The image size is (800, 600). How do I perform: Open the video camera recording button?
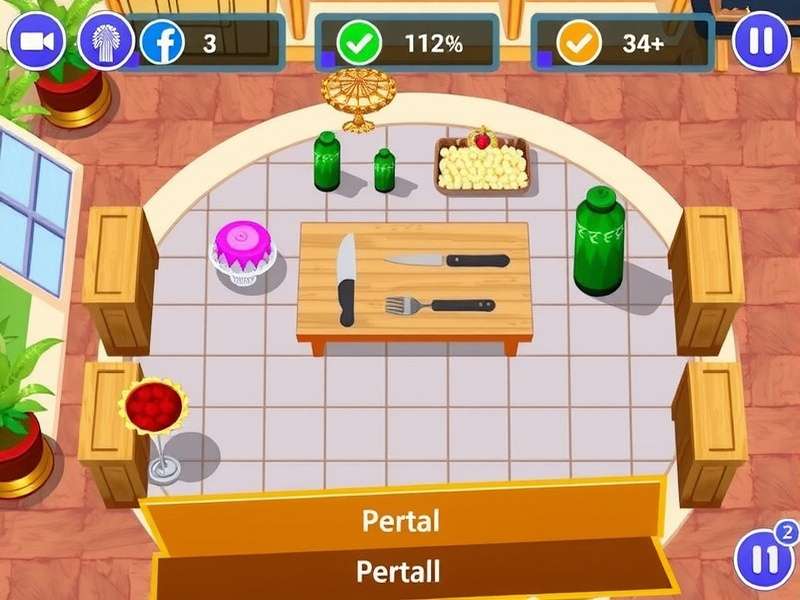(x=37, y=42)
